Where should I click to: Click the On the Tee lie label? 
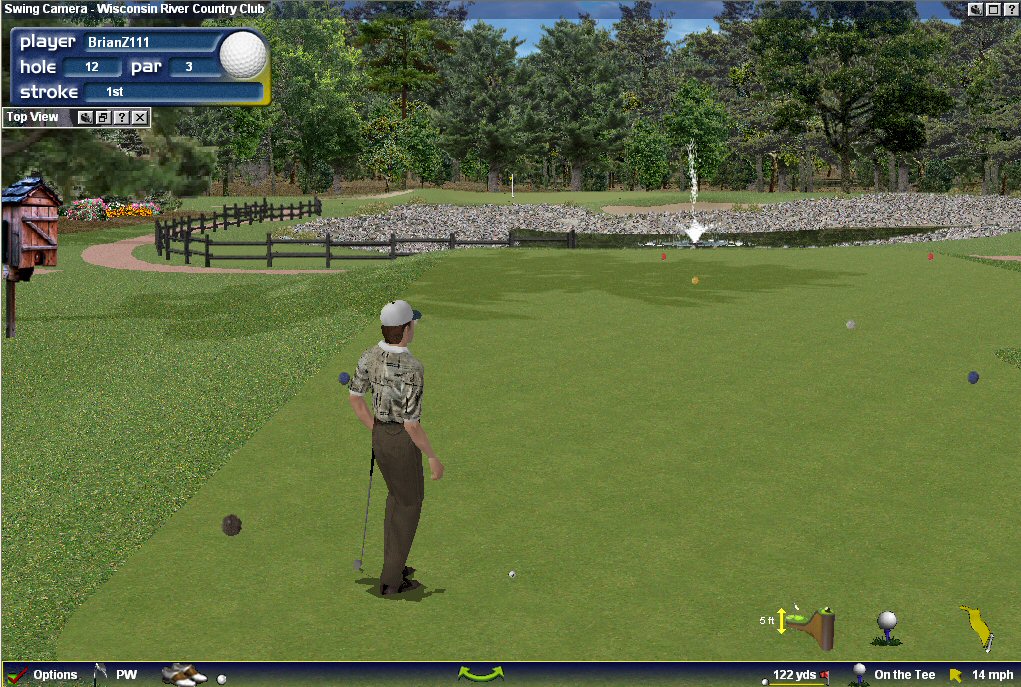click(904, 675)
